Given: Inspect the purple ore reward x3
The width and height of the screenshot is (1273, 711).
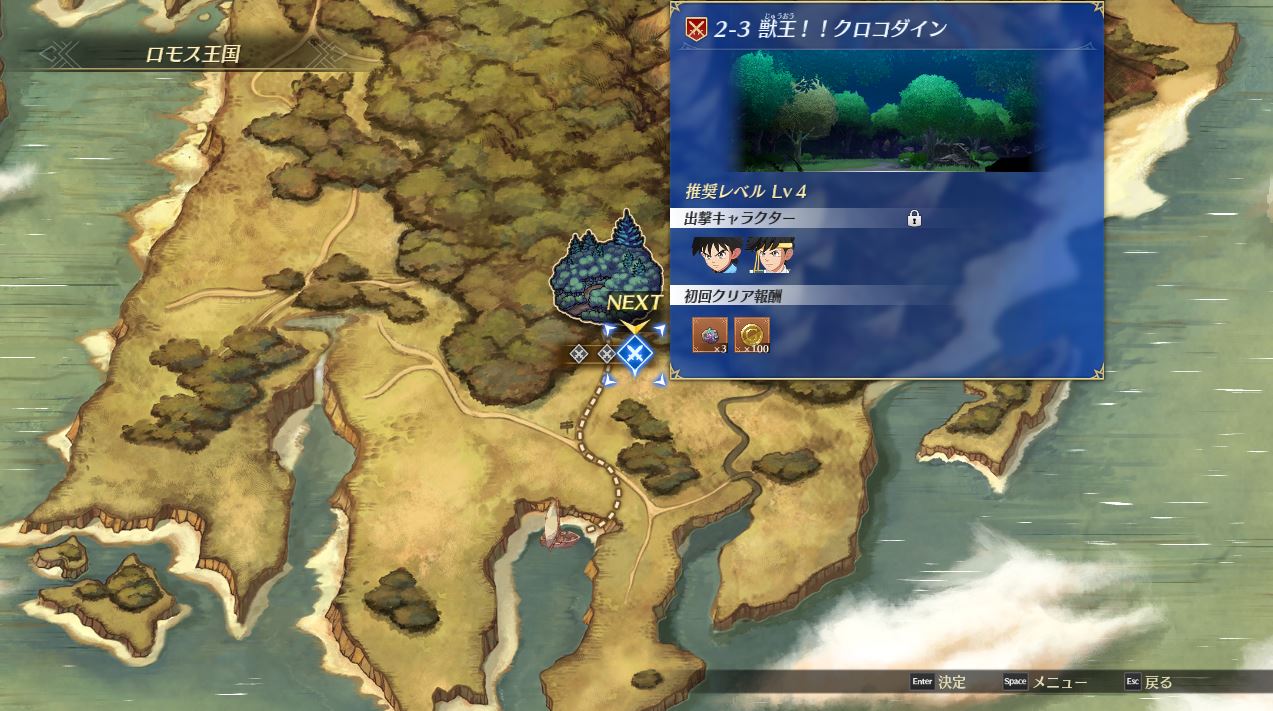Looking at the screenshot, I should coord(710,335).
